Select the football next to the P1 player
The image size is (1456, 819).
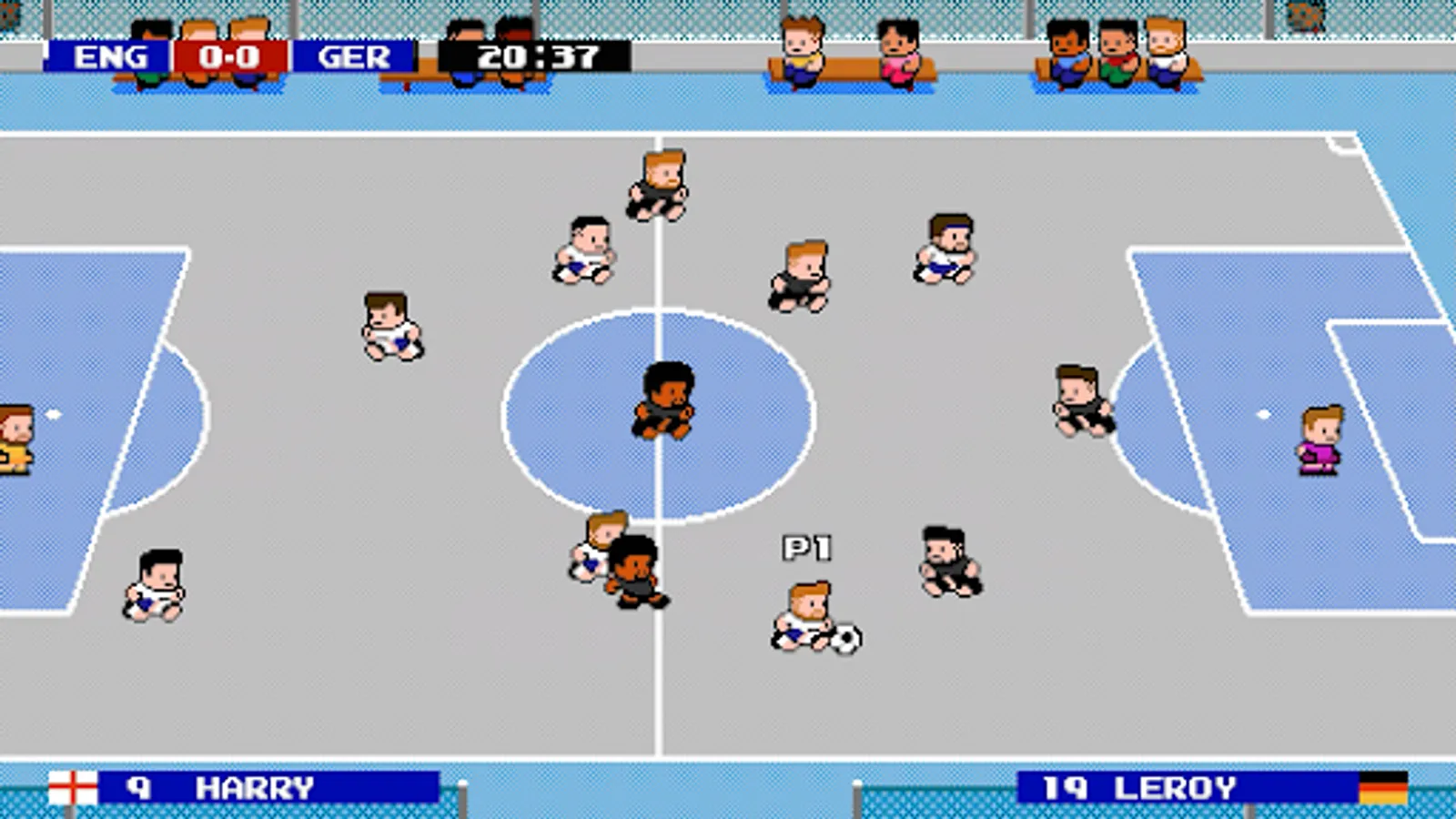click(x=844, y=640)
